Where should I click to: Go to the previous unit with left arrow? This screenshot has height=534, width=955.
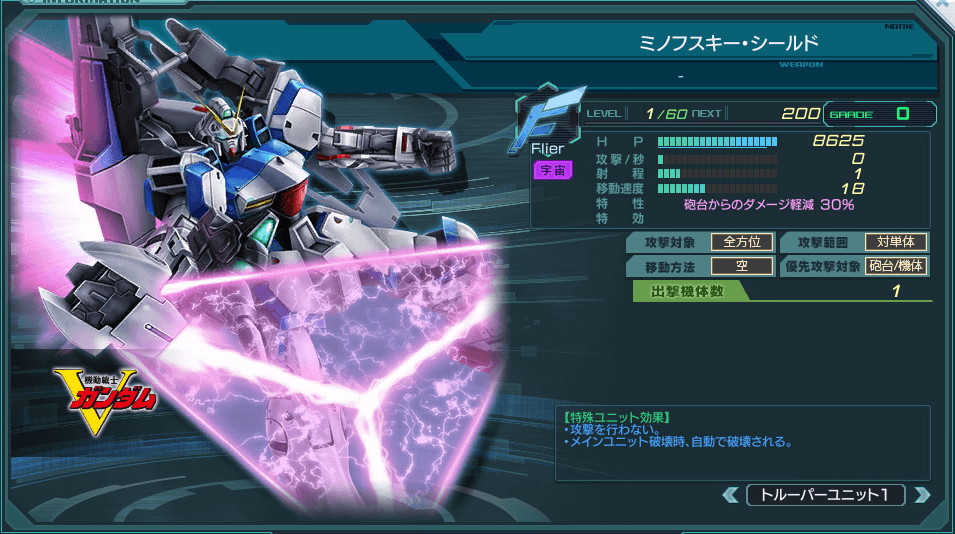pyautogui.click(x=731, y=494)
